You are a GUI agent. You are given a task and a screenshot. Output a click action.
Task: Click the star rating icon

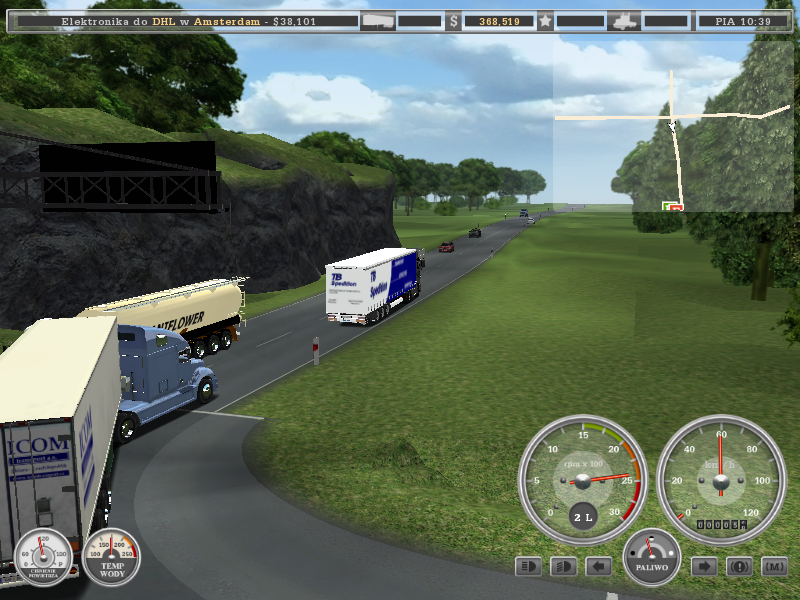pyautogui.click(x=545, y=20)
